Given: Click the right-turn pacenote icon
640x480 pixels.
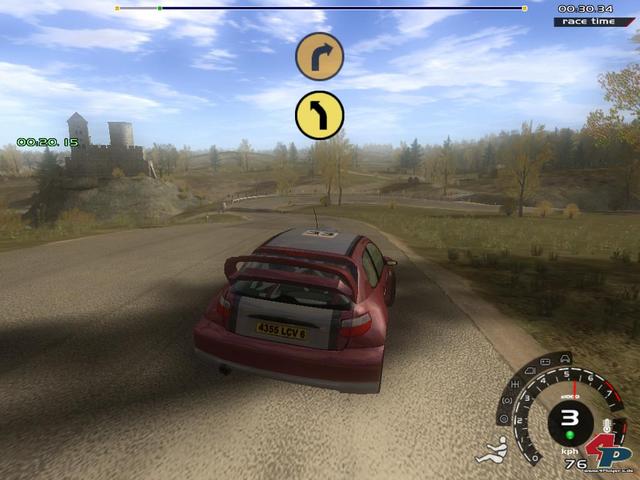Looking at the screenshot, I should (320, 56).
